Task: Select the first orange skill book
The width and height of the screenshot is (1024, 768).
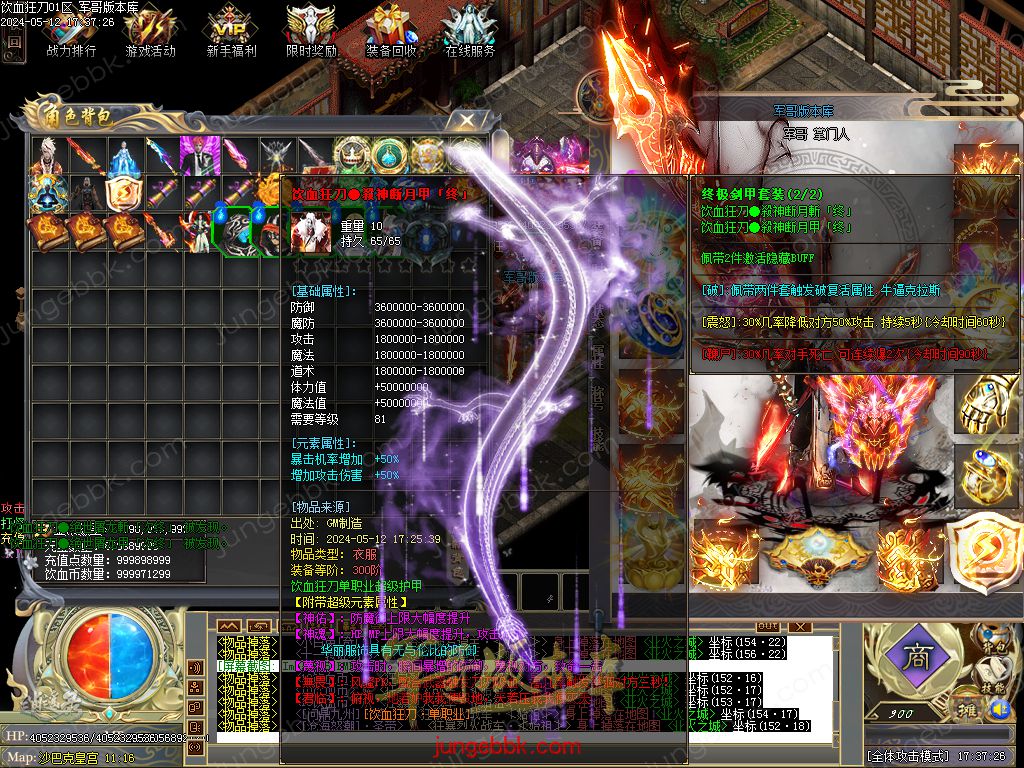Action: pyautogui.click(x=49, y=231)
